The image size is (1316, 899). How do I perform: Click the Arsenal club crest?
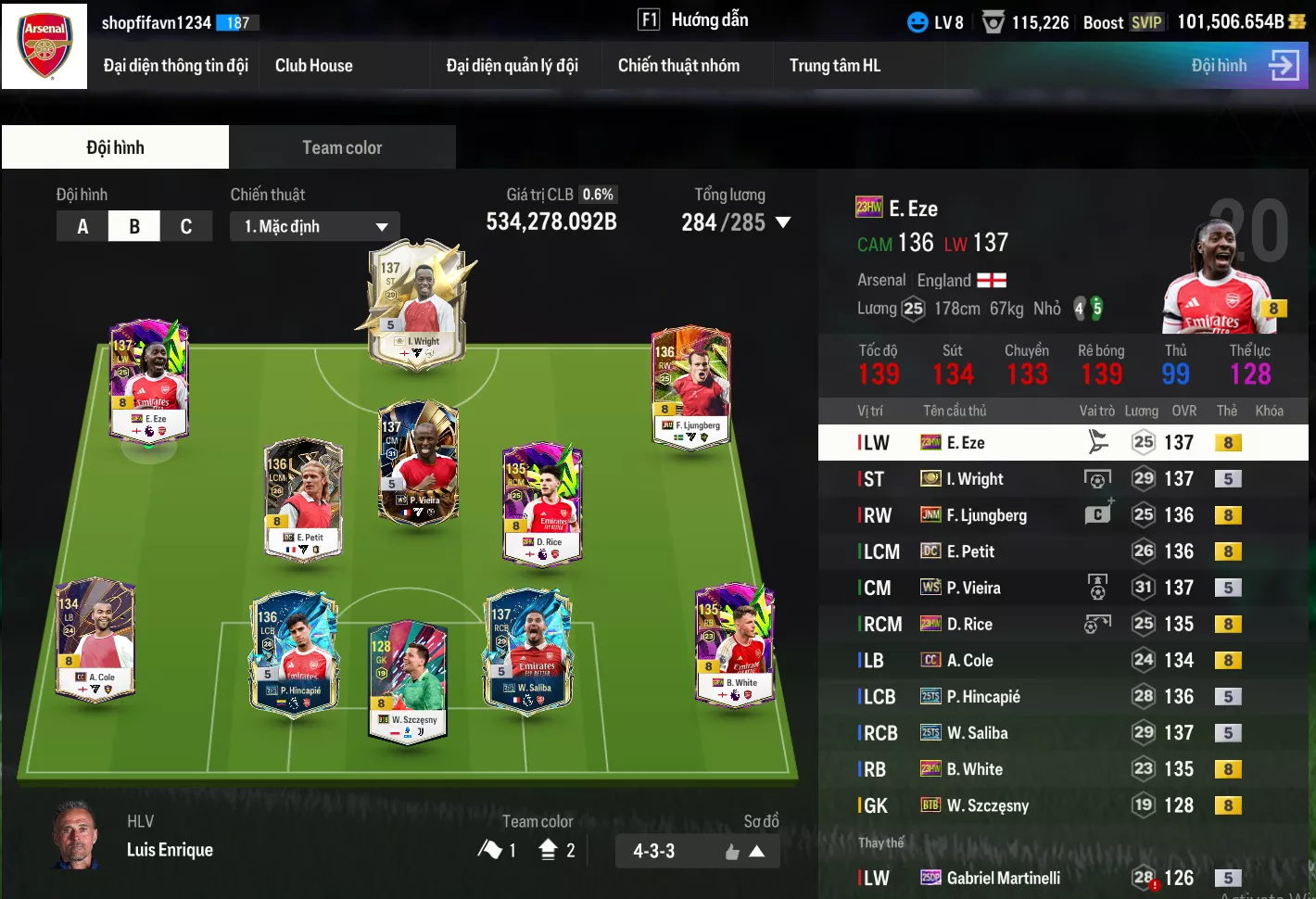click(44, 46)
